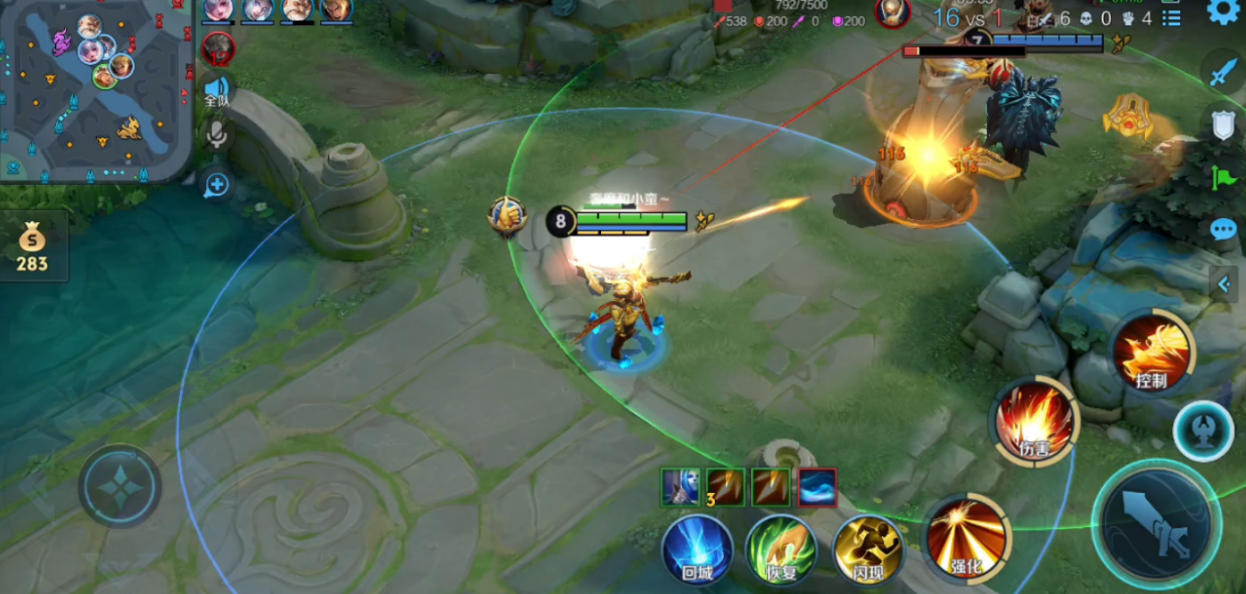Send the blue sword attack signal
The image size is (1246, 594).
point(1224,73)
